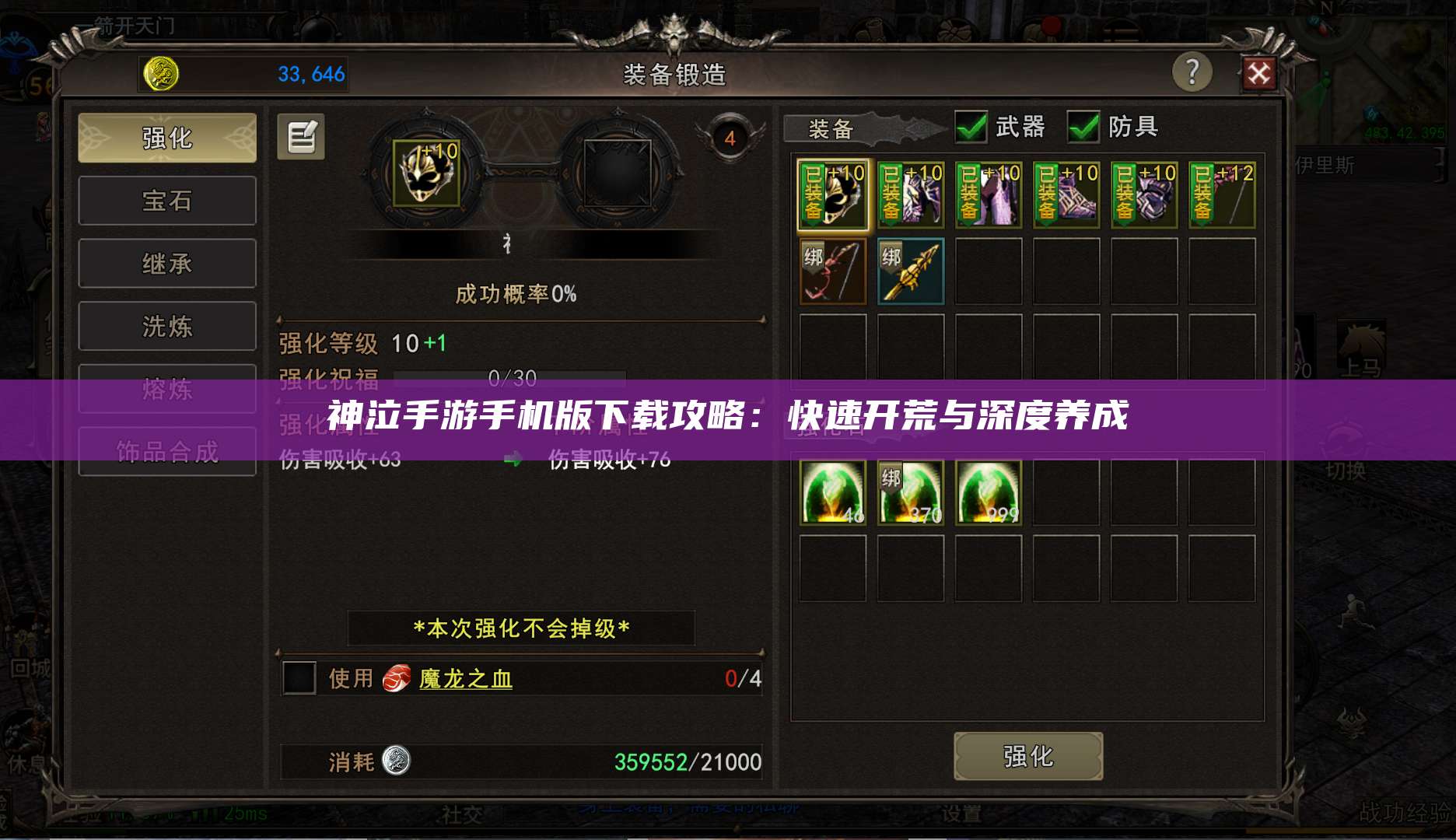Select the +10 equipped helmet item
The width and height of the screenshot is (1456, 840).
pyautogui.click(x=831, y=193)
